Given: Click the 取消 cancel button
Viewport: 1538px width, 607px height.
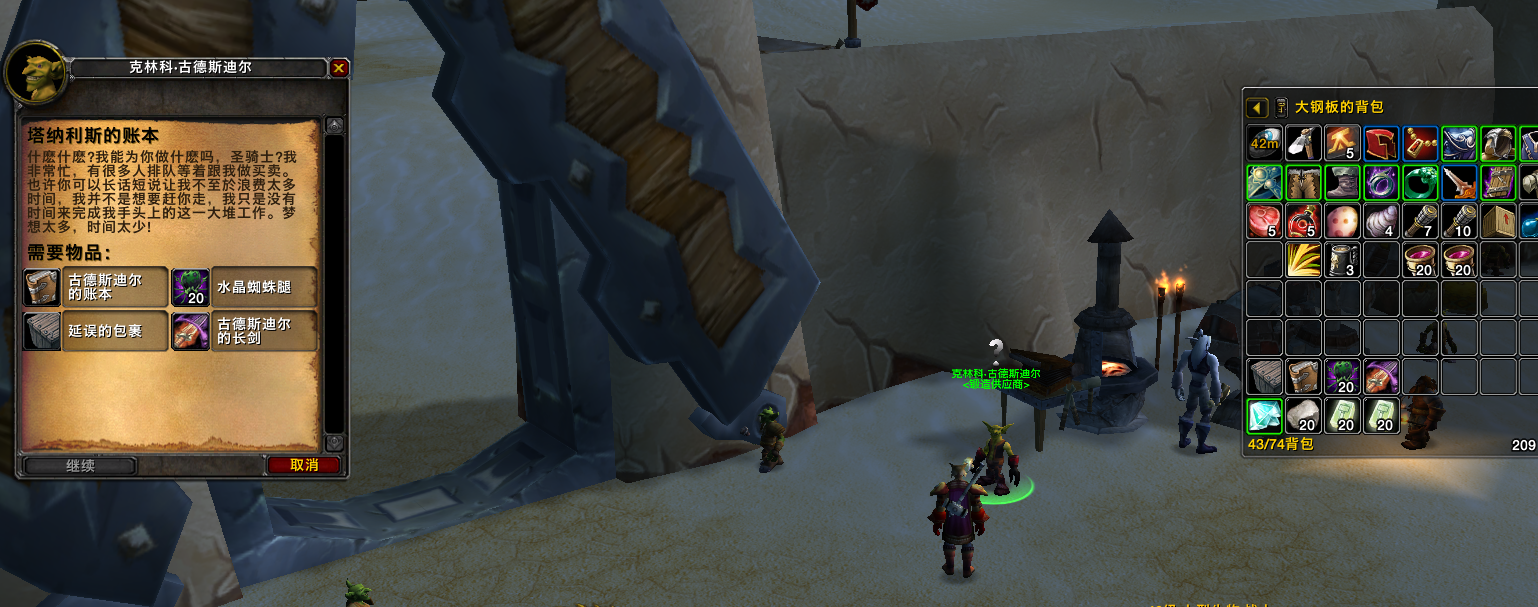Looking at the screenshot, I should click(x=304, y=465).
